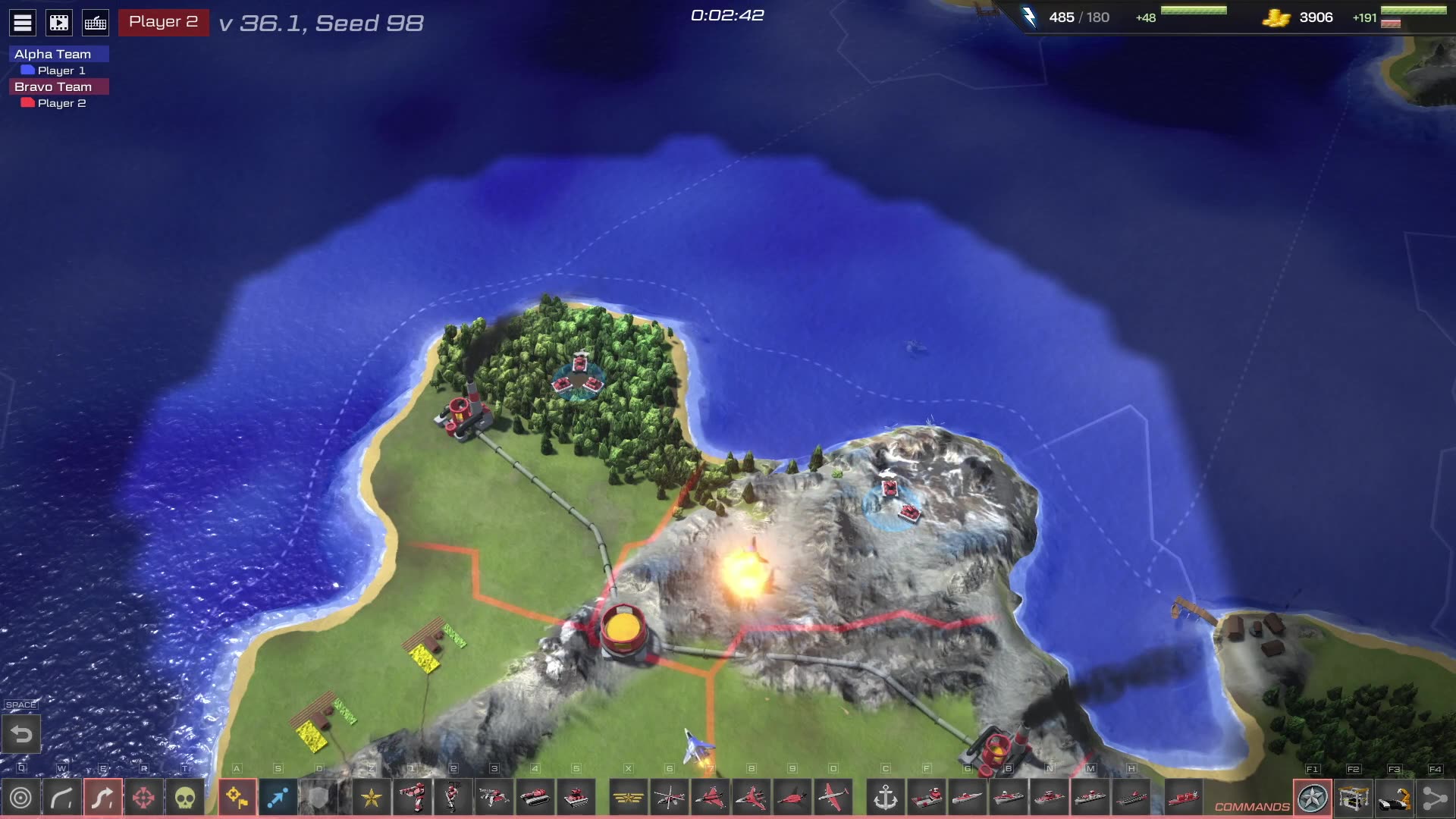Select the anchor naval category icon

(x=886, y=798)
